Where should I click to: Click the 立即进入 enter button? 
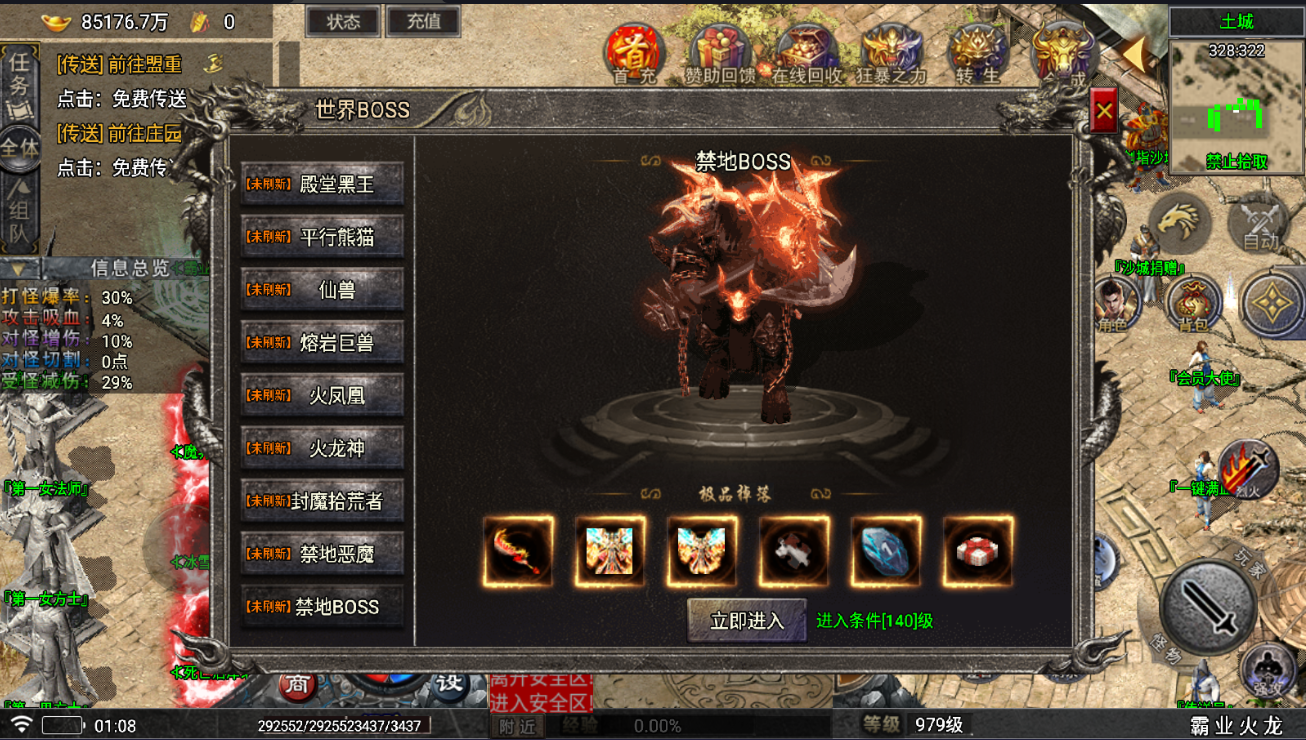(746, 621)
